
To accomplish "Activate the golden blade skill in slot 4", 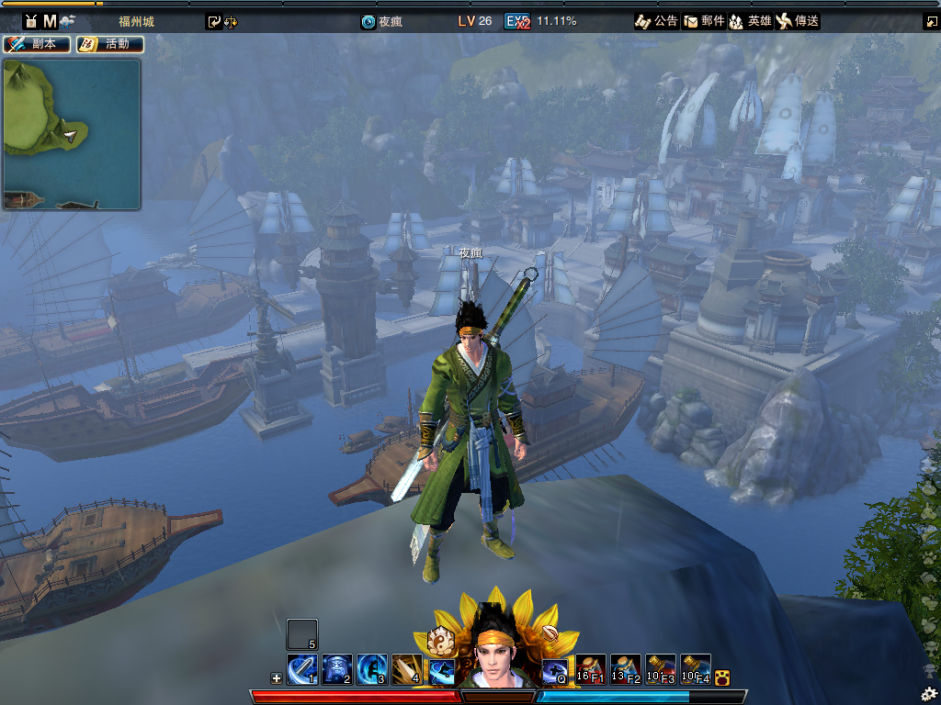I will (x=407, y=669).
